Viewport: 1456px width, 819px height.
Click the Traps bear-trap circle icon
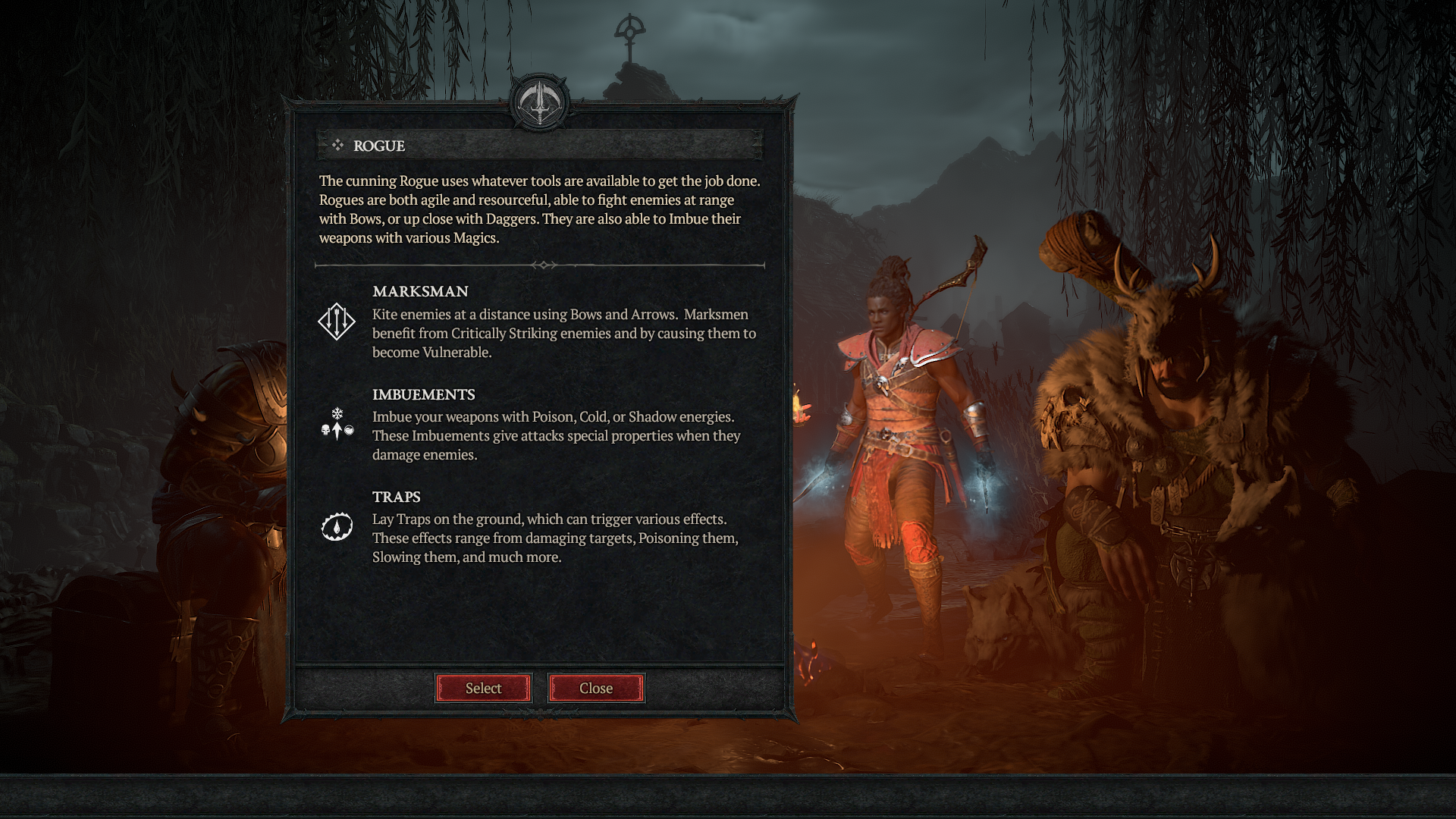coord(336,525)
